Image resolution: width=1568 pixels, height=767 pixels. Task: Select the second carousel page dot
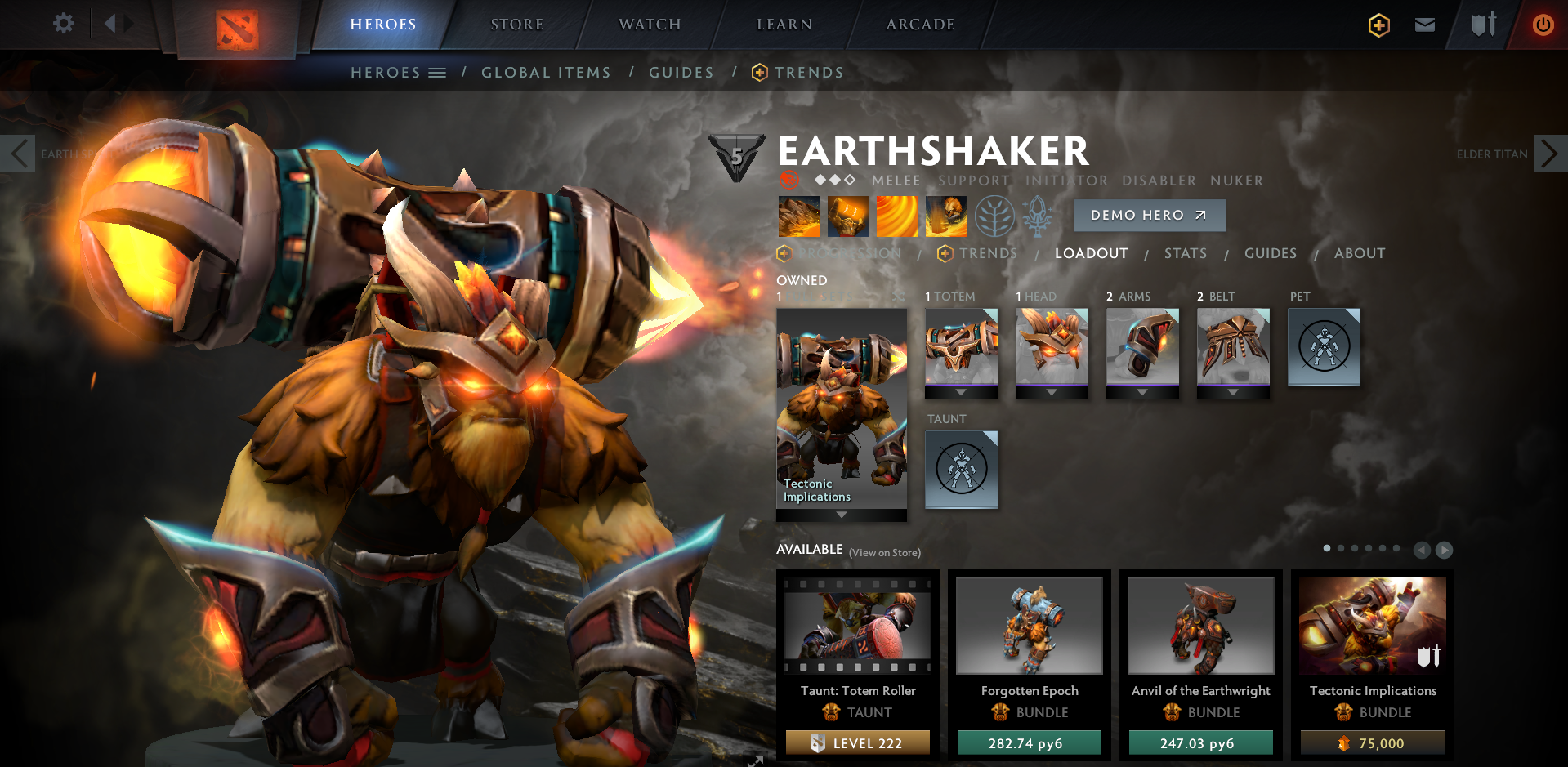pyautogui.click(x=1340, y=548)
